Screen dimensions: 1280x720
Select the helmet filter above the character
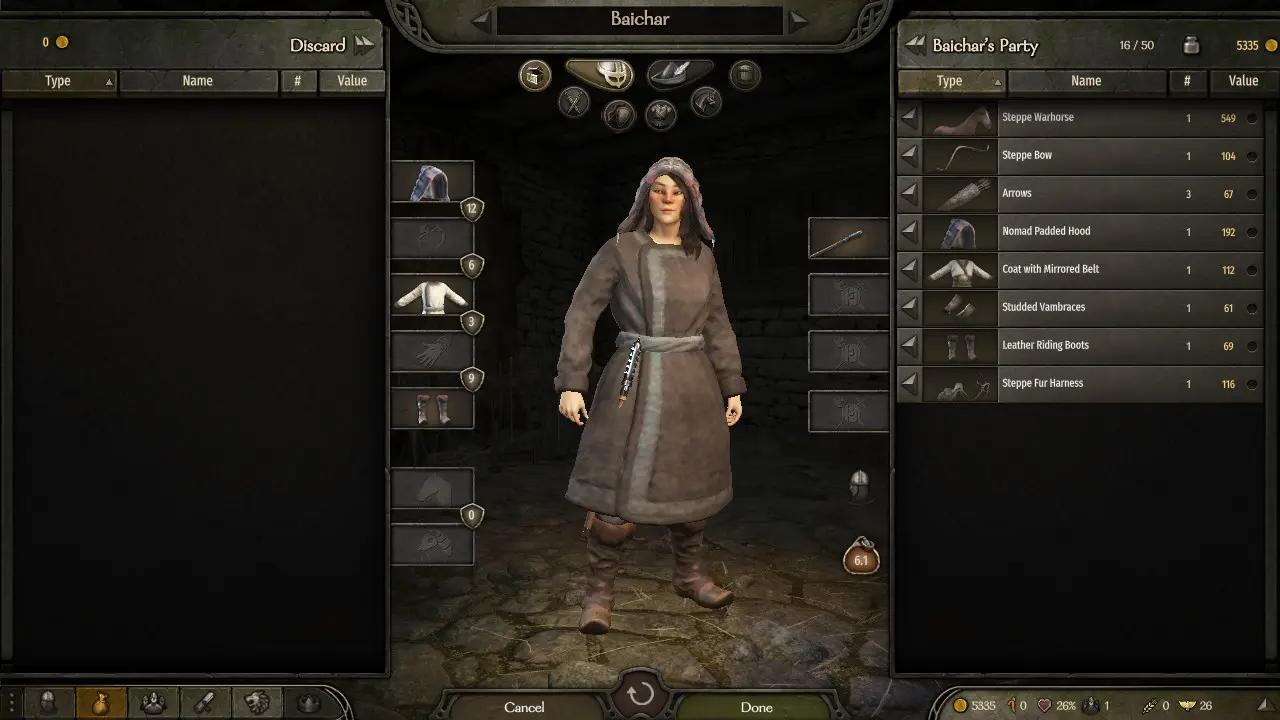599,74
